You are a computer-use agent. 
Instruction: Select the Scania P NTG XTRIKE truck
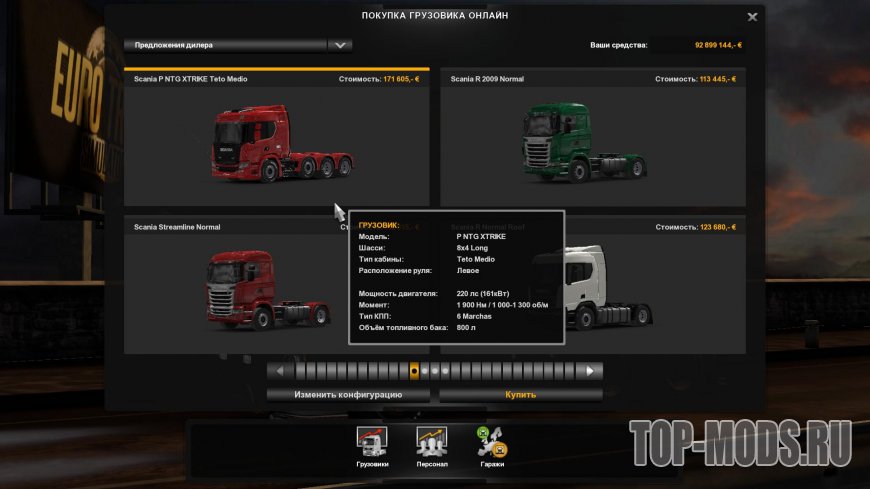point(276,140)
